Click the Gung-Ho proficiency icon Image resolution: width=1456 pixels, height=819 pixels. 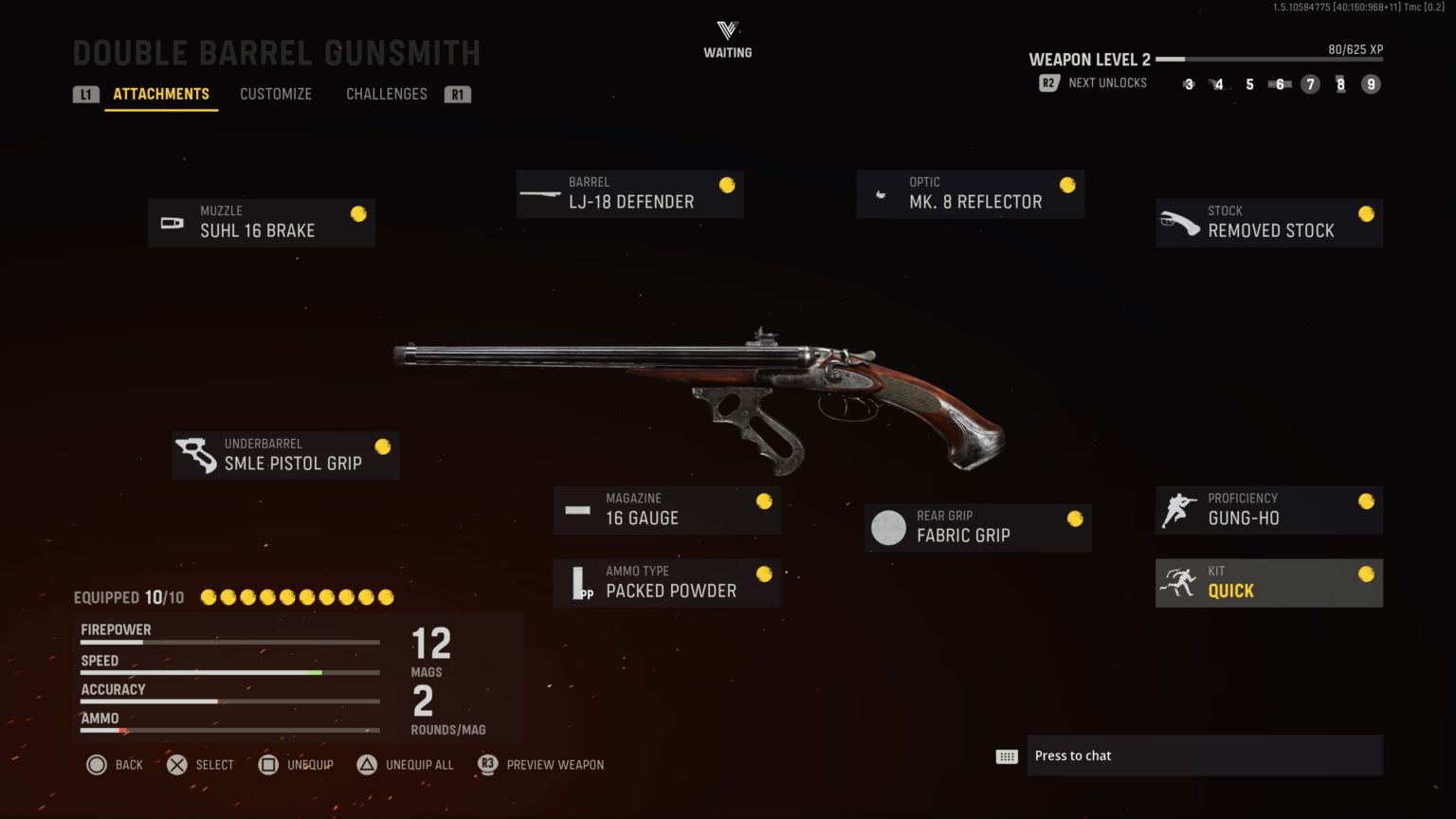point(1181,509)
